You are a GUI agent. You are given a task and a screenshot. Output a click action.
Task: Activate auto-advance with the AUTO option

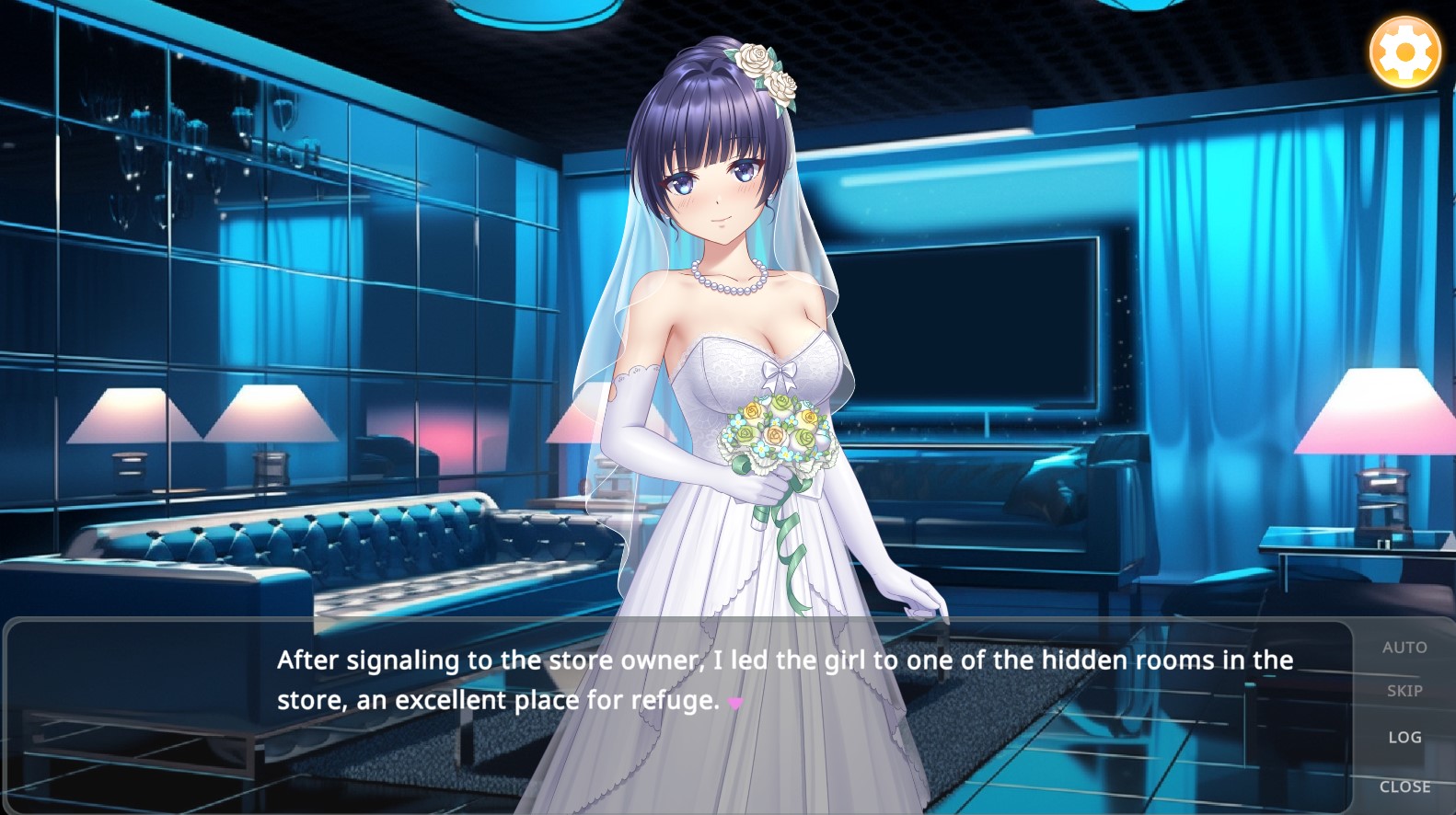coord(1404,647)
